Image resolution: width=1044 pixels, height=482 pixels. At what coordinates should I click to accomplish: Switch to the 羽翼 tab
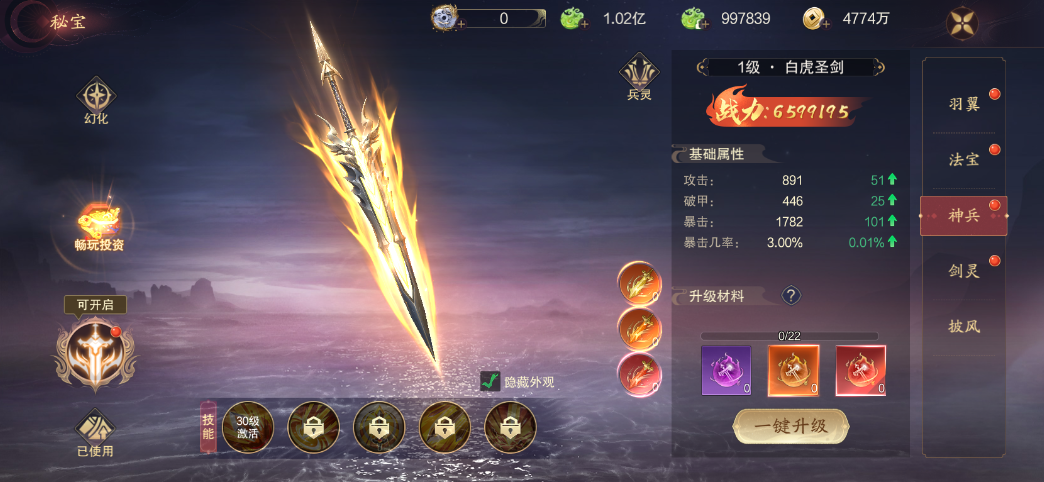tap(964, 104)
